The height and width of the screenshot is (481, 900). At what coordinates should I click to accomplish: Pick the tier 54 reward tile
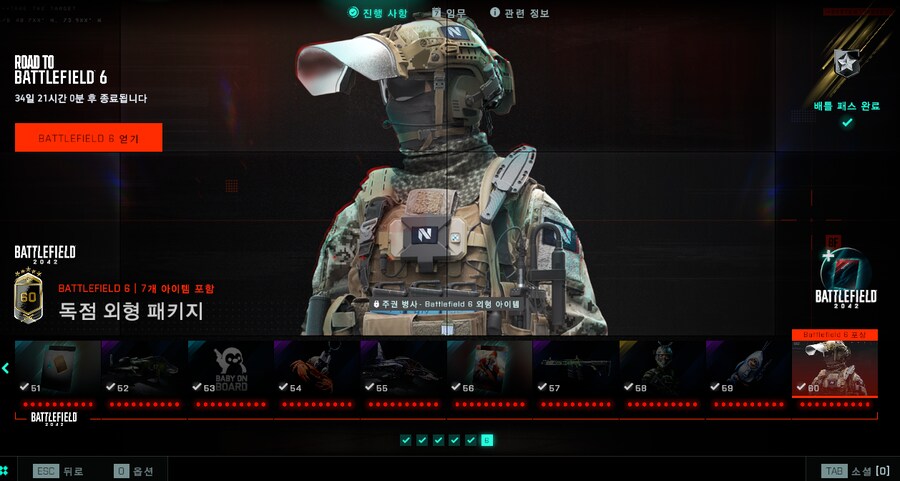pyautogui.click(x=316, y=368)
